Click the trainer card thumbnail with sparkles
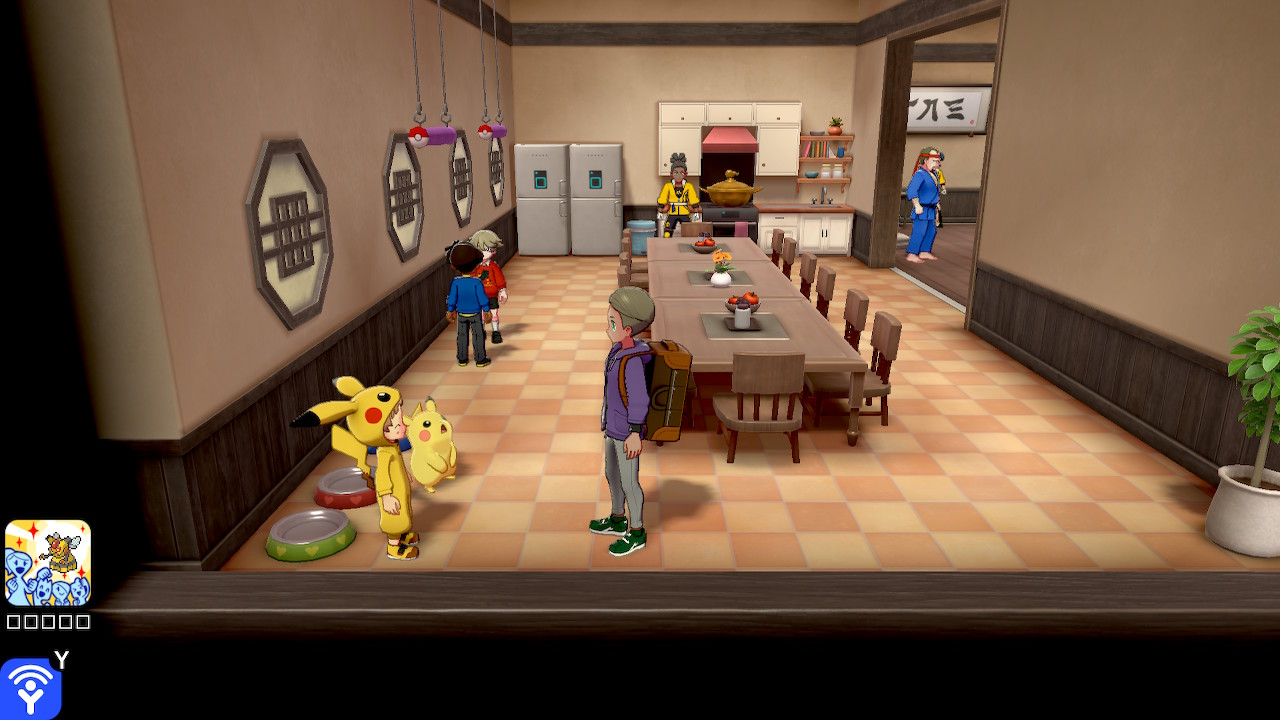The width and height of the screenshot is (1280, 720). (x=48, y=563)
